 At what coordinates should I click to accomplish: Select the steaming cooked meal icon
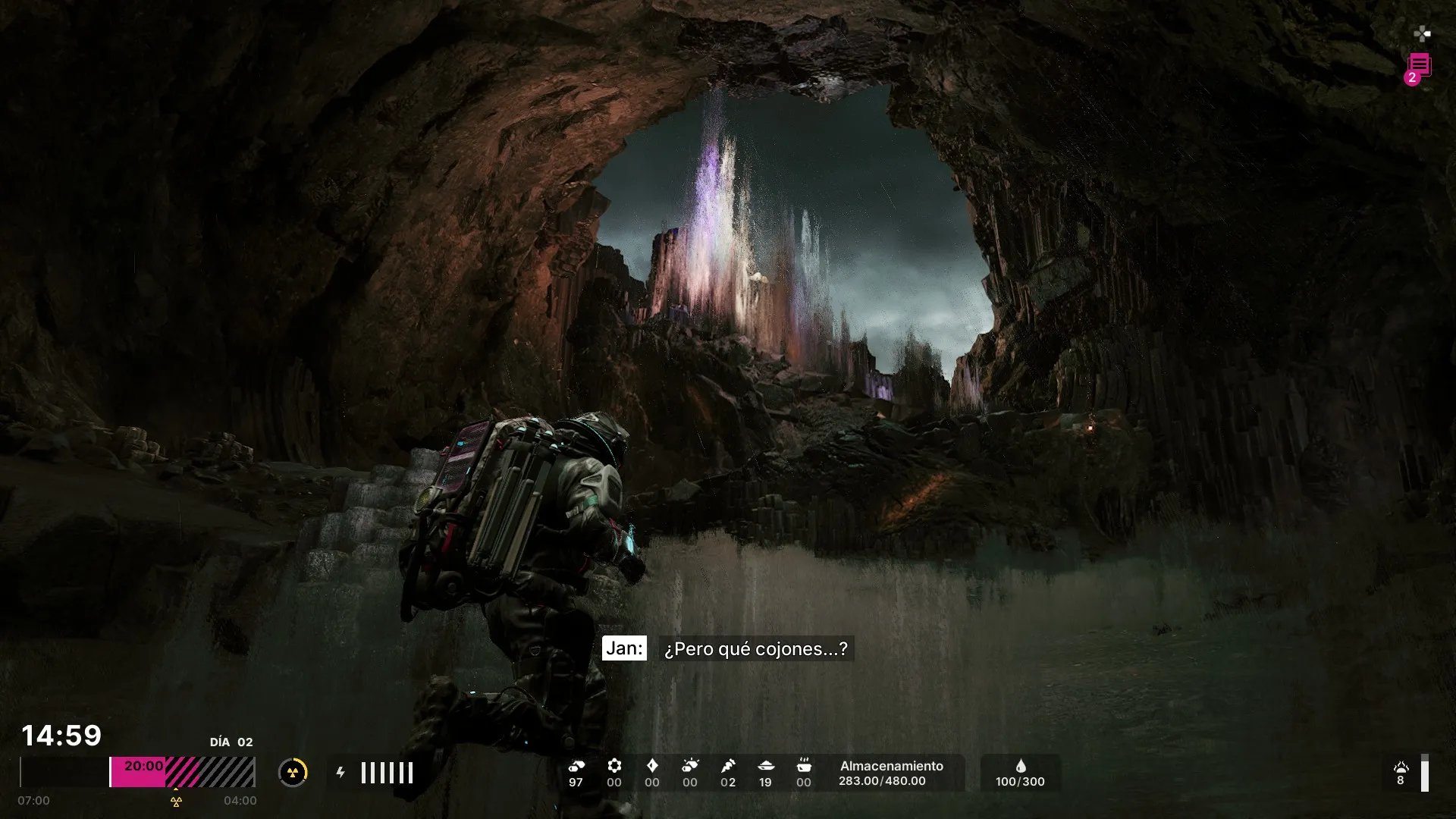pyautogui.click(x=804, y=766)
